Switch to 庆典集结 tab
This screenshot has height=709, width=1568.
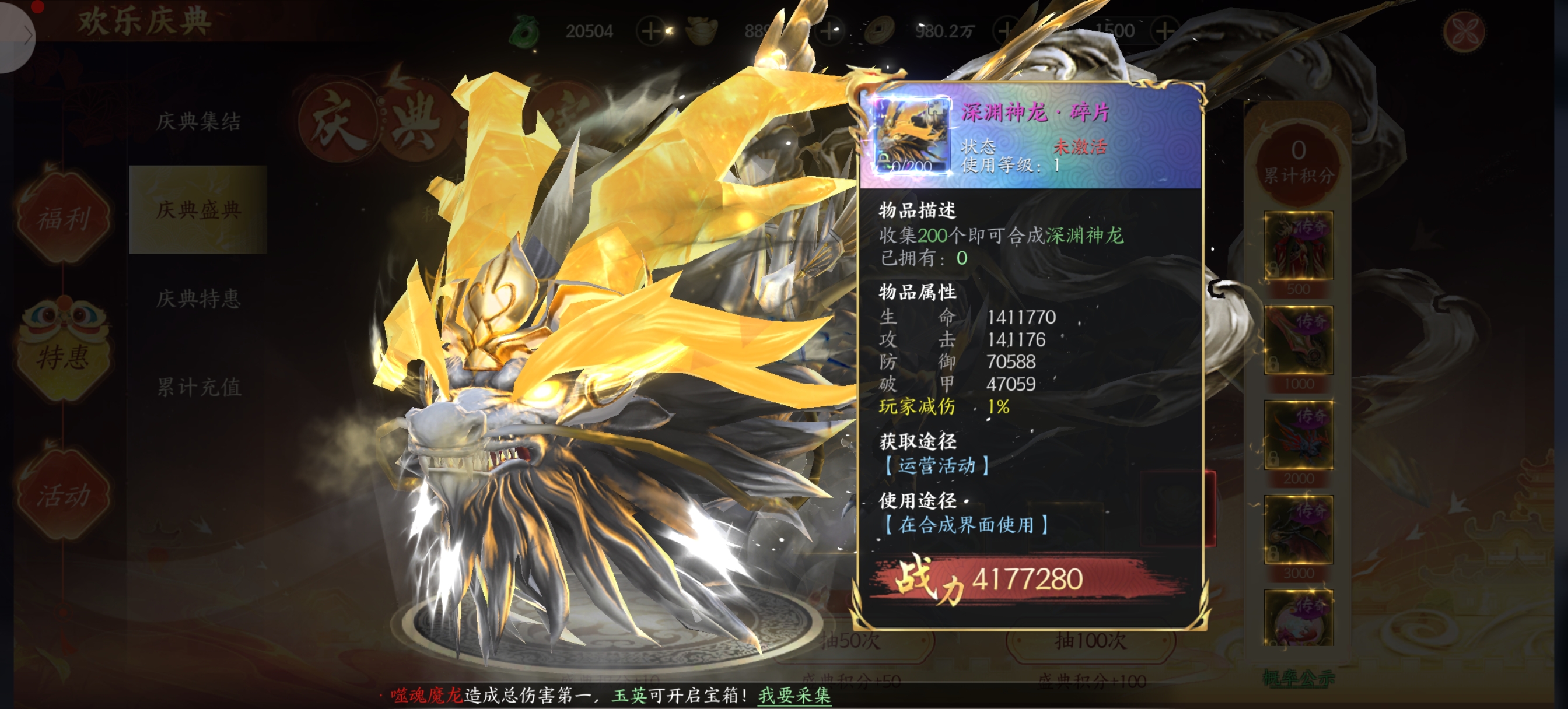[198, 121]
